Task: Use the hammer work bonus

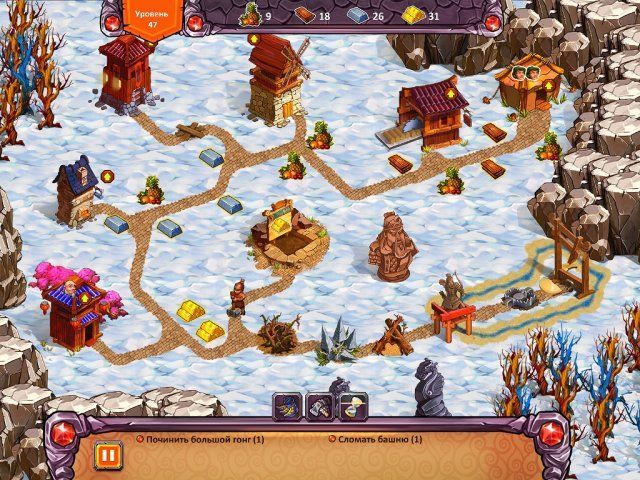Action: click(320, 405)
